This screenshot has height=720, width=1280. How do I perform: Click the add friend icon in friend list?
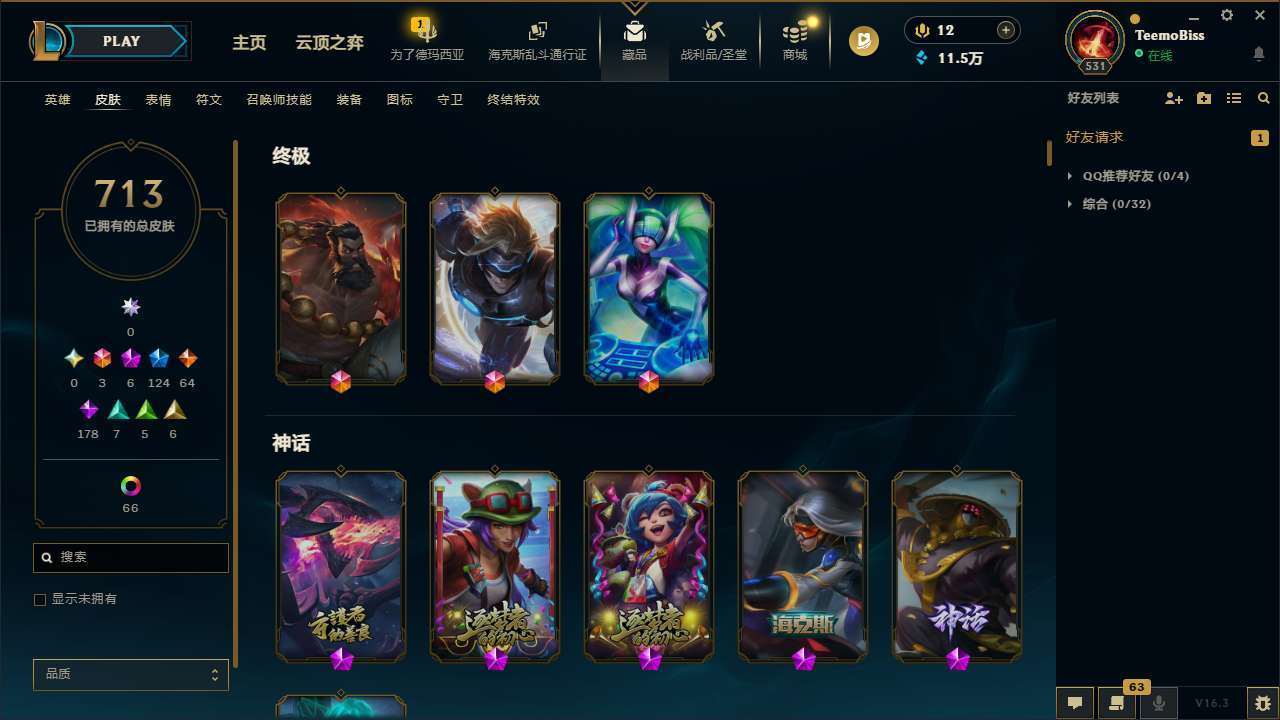[1171, 98]
